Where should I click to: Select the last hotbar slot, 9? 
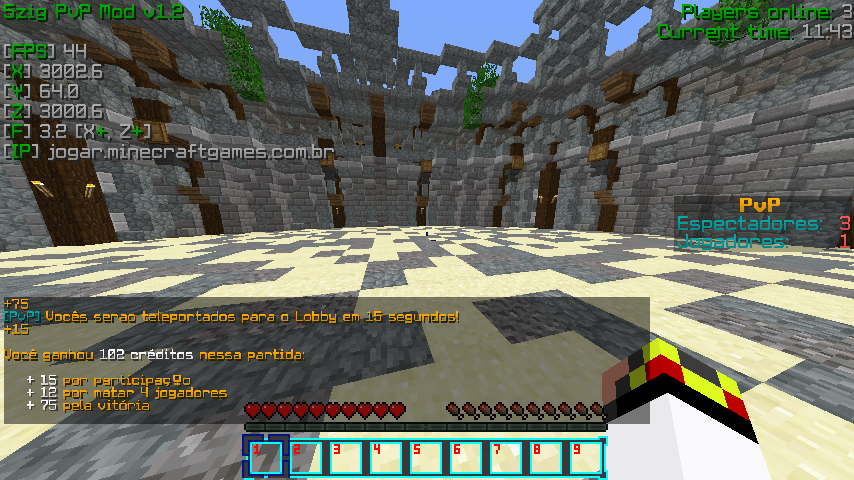click(586, 457)
